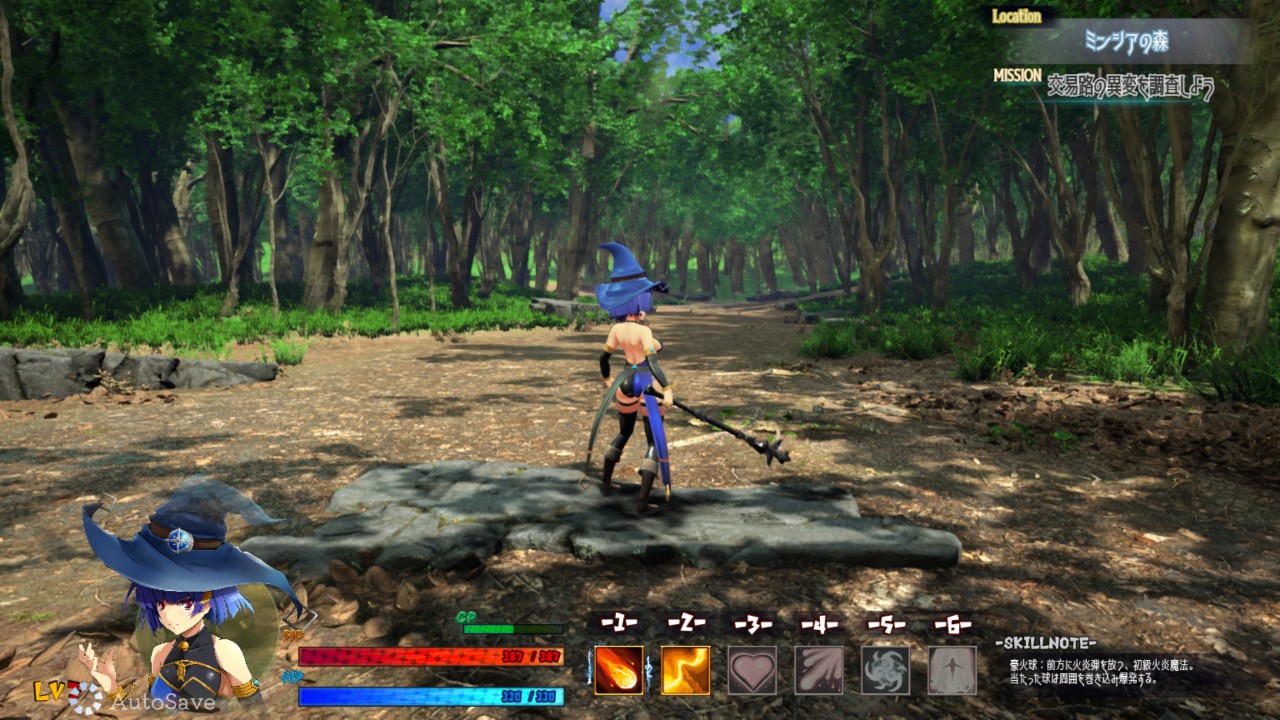Choose the floating figure skill icon

[x=952, y=670]
